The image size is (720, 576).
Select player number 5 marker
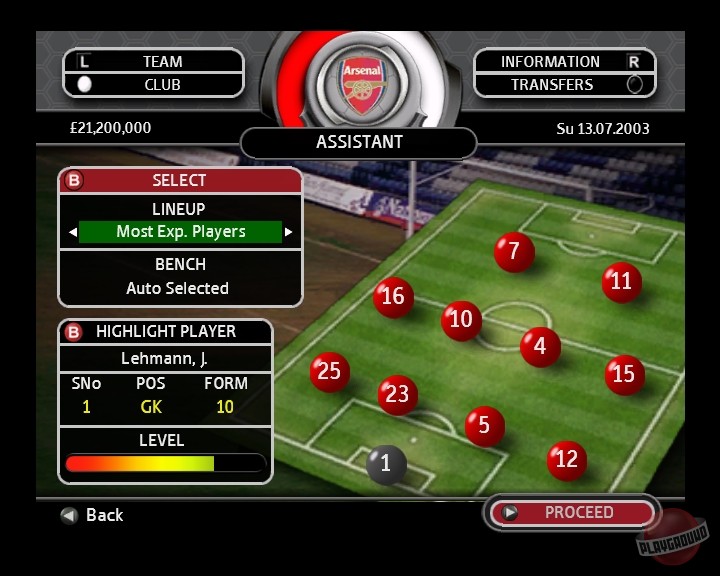[484, 426]
